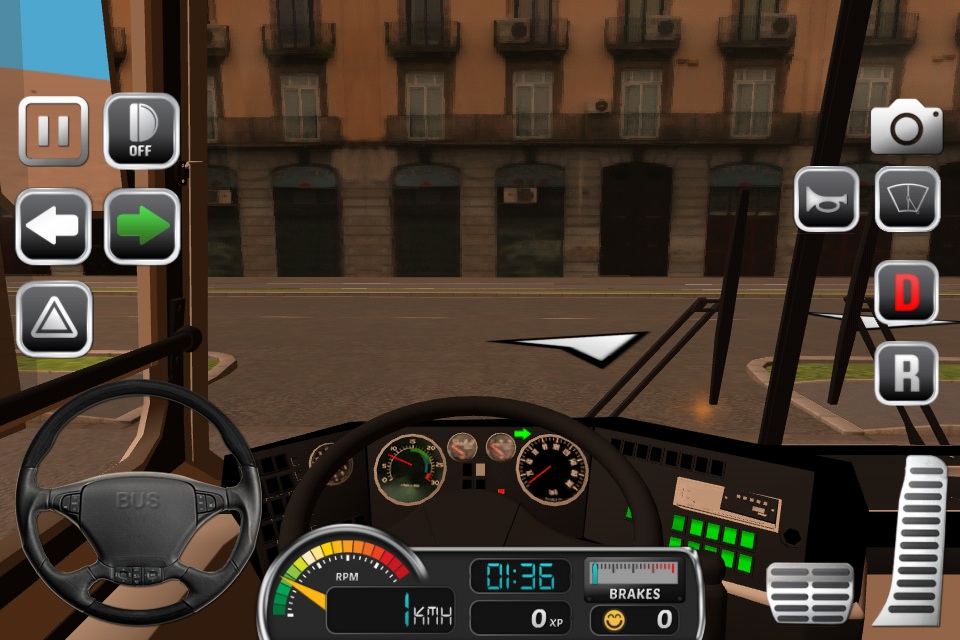Pause the game
The width and height of the screenshot is (960, 640).
(x=53, y=131)
